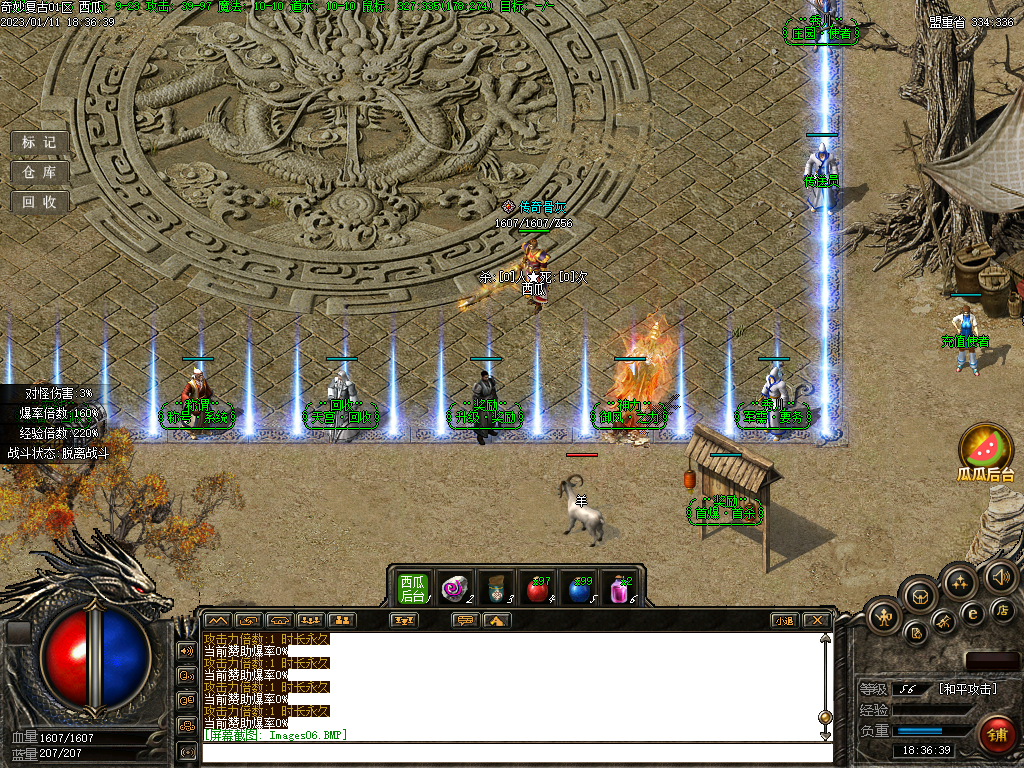Use the pink potion bottle slot
The image size is (1024, 768).
620,589
